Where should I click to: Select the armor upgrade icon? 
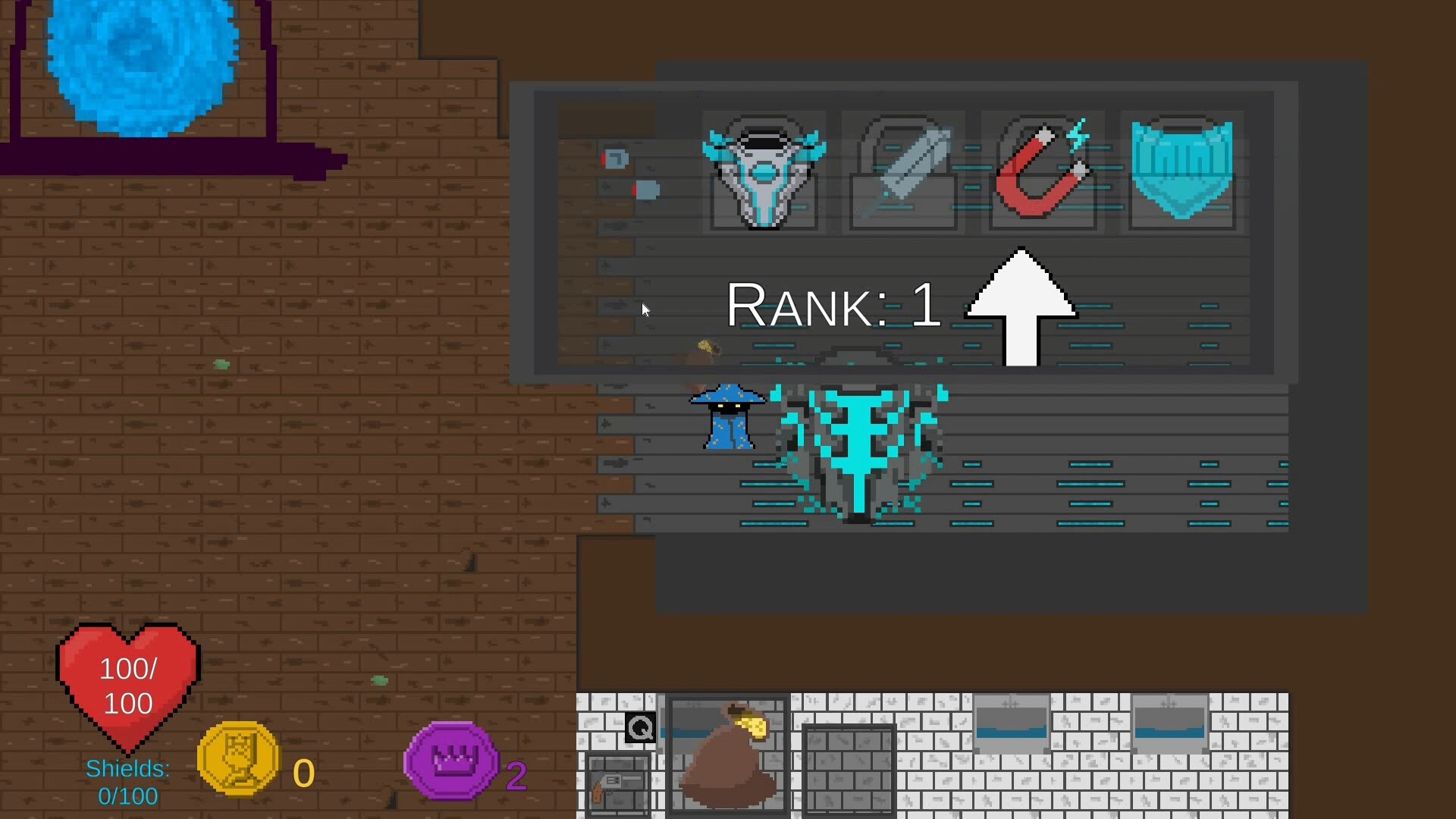pos(764,172)
